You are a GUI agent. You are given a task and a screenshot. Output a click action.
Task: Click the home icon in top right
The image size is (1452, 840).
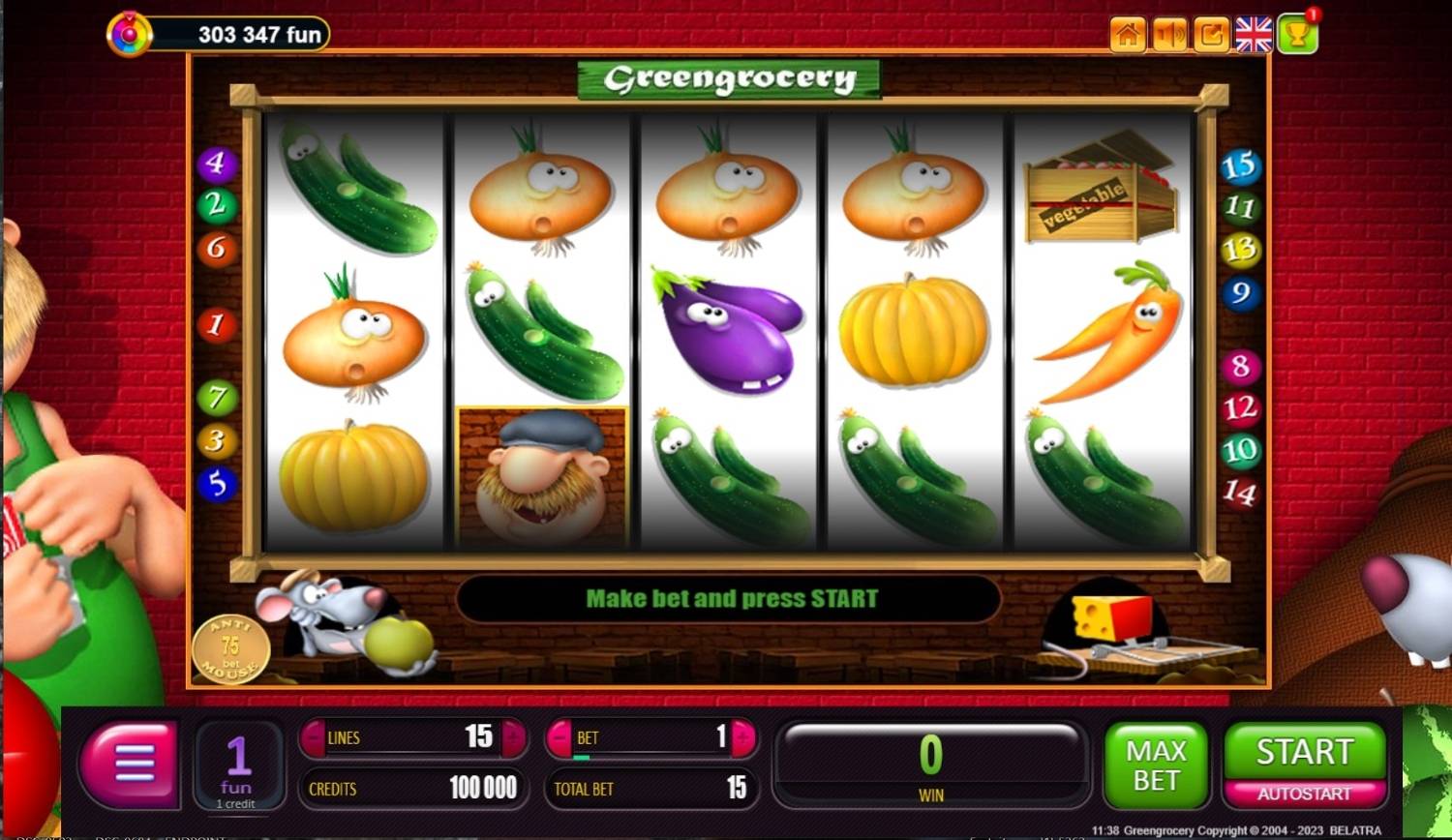point(1125,34)
